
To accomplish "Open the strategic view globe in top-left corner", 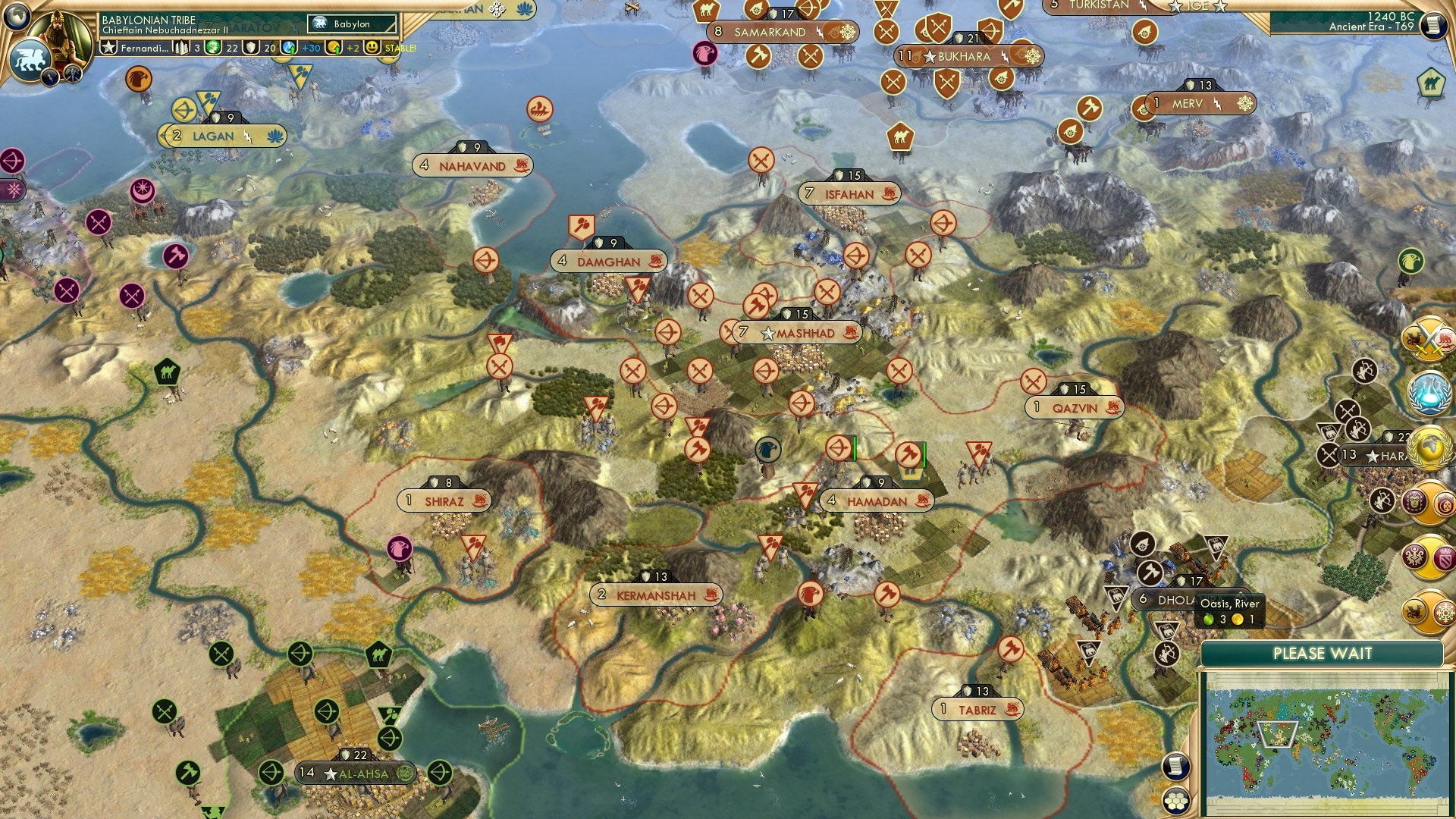I will point(17,15).
